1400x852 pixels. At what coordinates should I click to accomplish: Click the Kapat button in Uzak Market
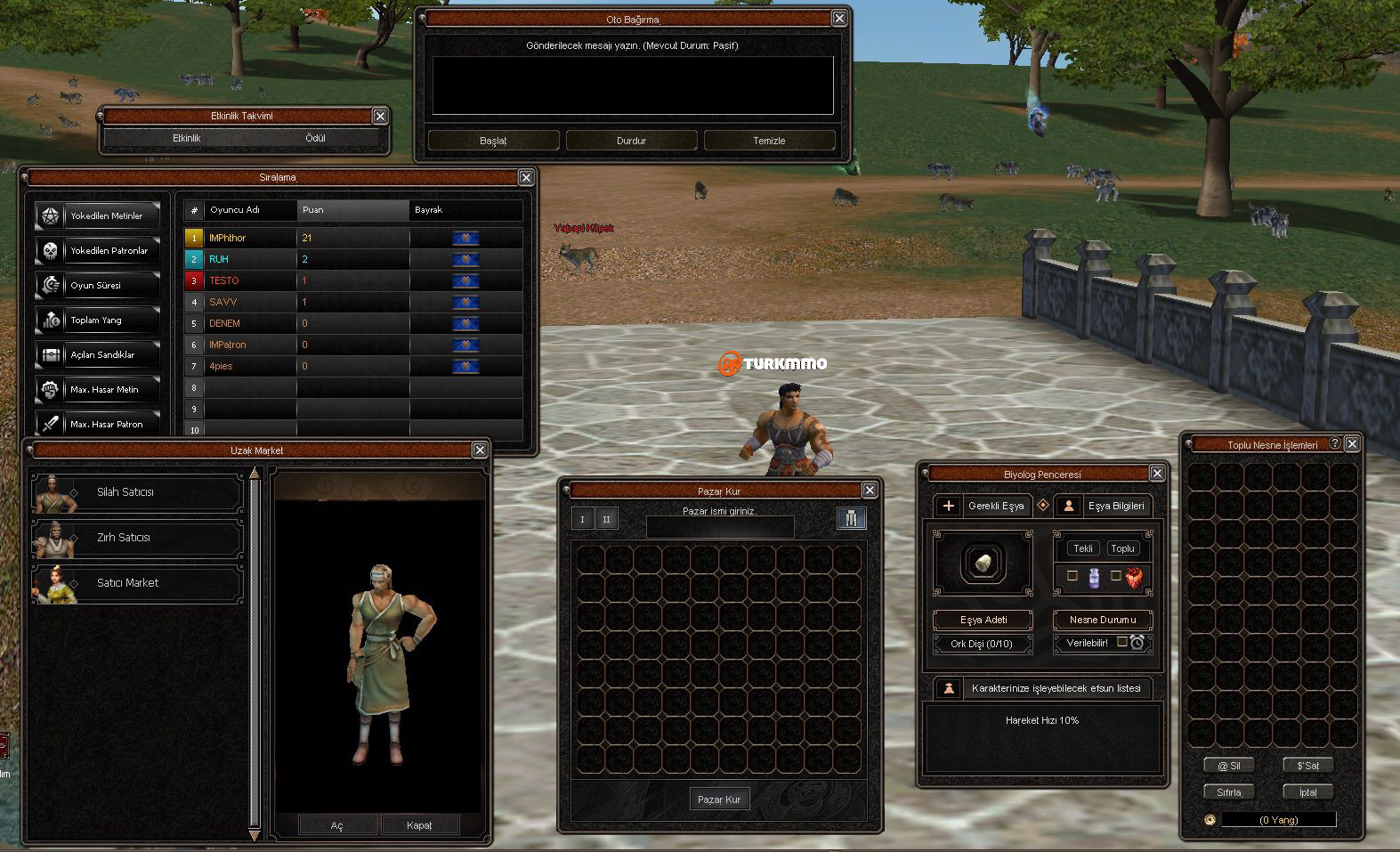point(419,825)
